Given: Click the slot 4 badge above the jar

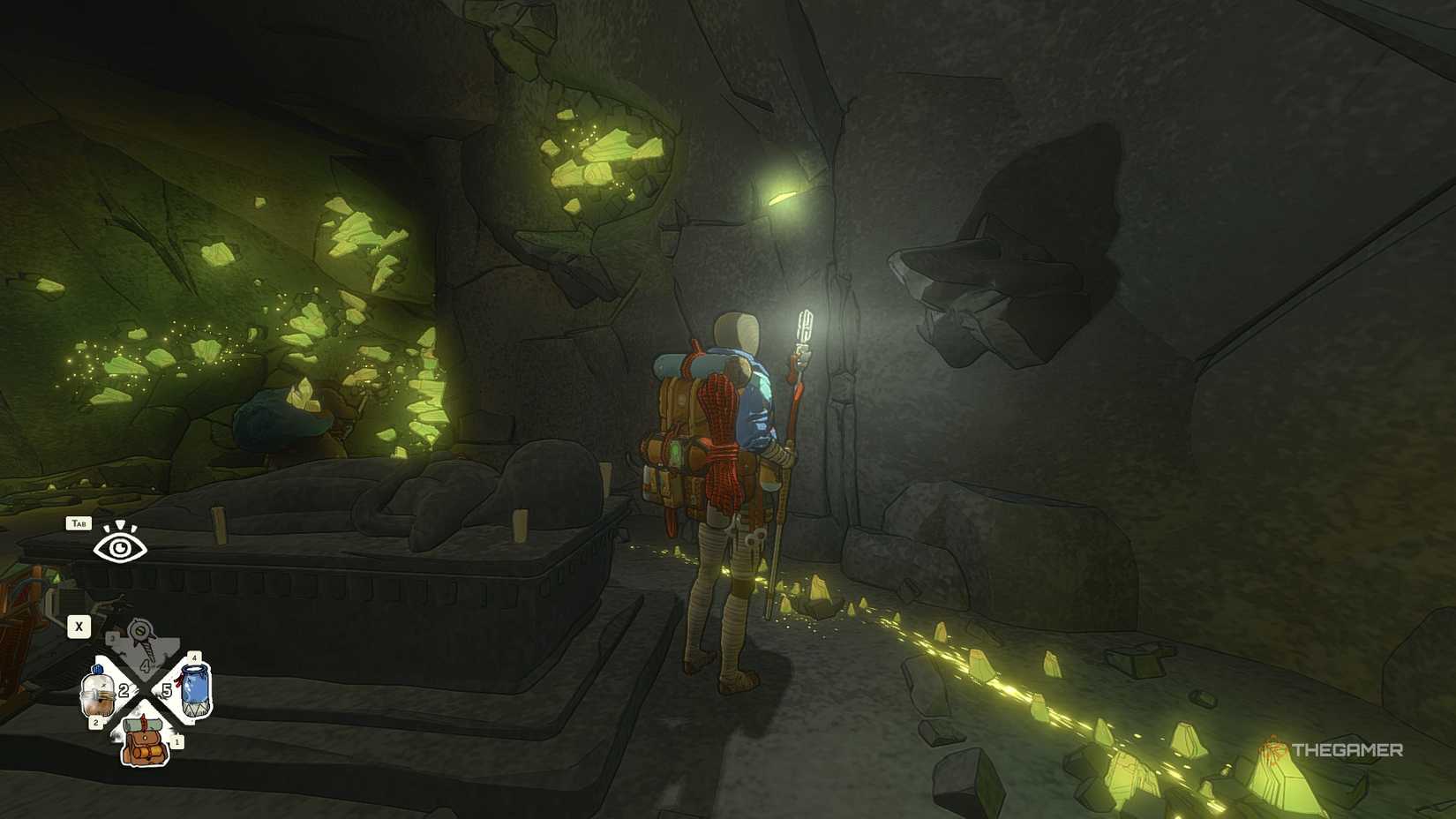Looking at the screenshot, I should [x=194, y=657].
